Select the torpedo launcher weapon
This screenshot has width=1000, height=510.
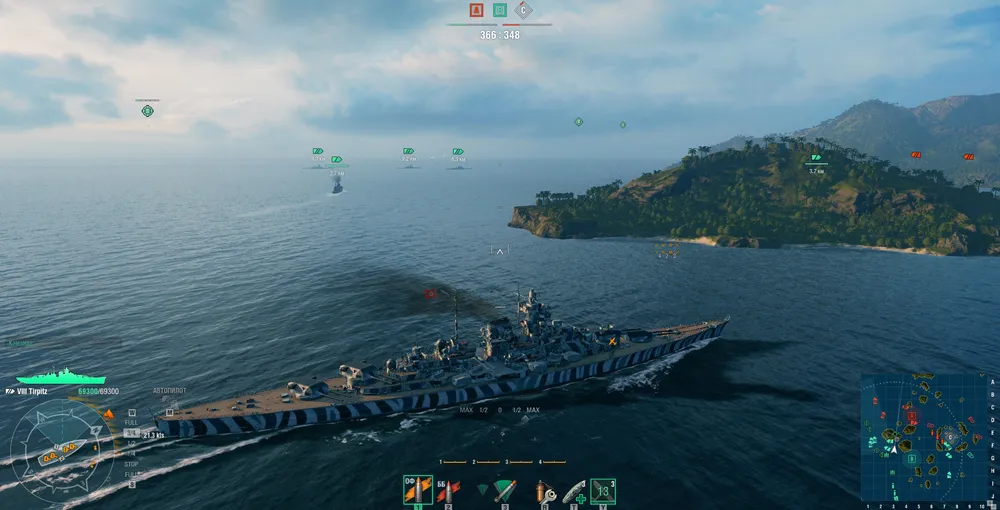506,490
